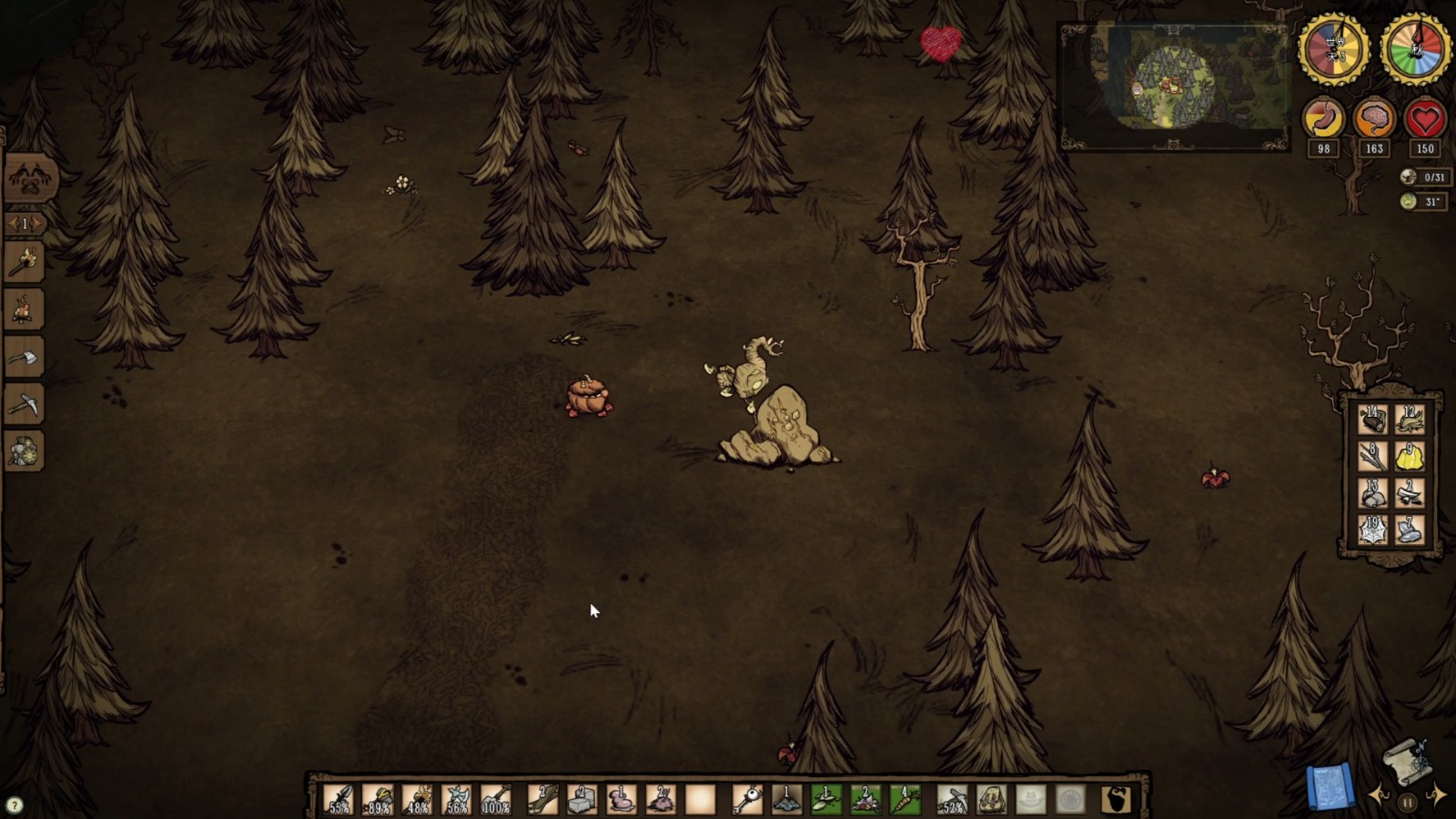Select the spider web silk stack
The height and width of the screenshot is (819, 1456).
pyautogui.click(x=1372, y=530)
